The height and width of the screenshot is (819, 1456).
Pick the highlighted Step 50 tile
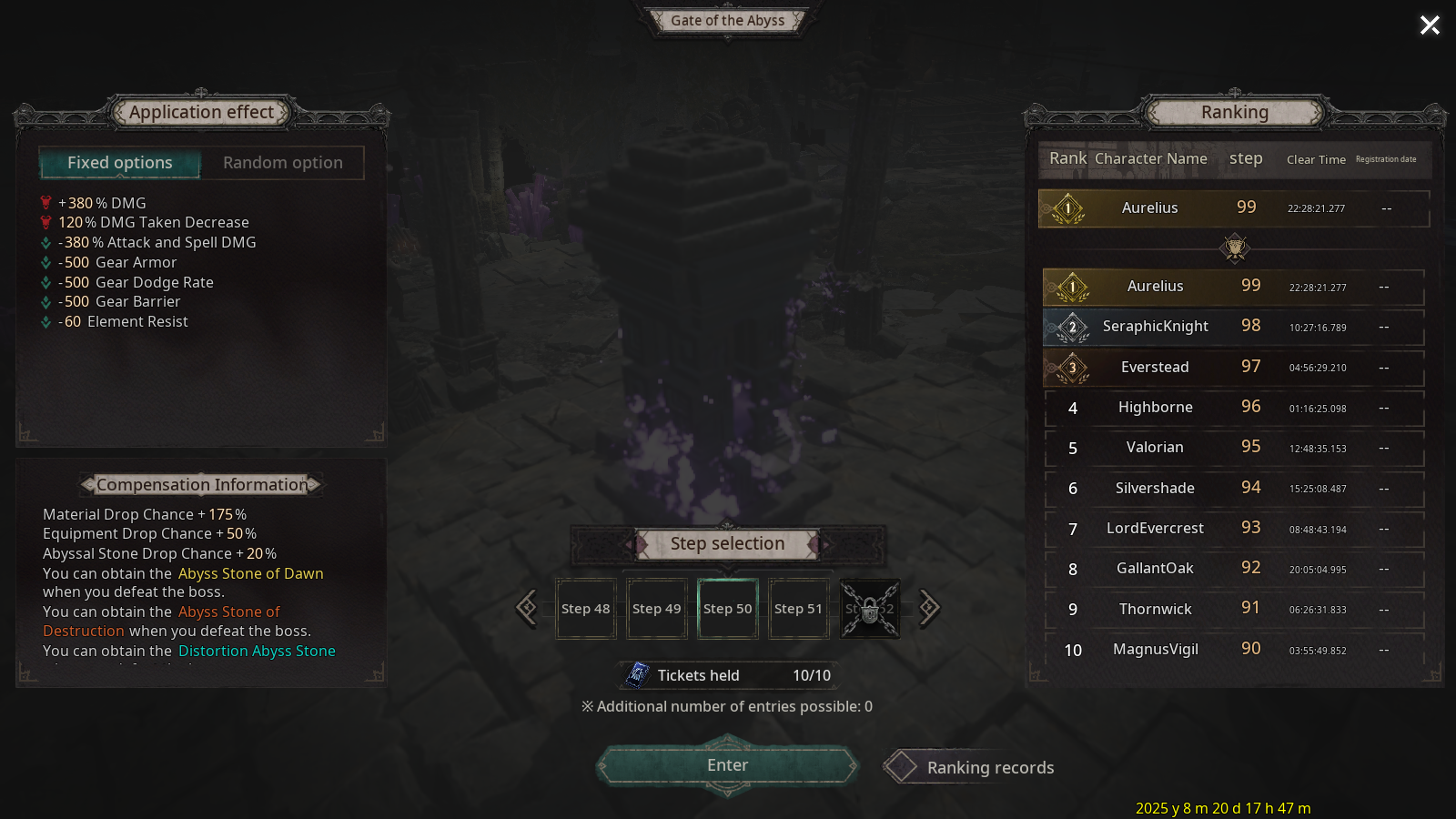point(728,609)
